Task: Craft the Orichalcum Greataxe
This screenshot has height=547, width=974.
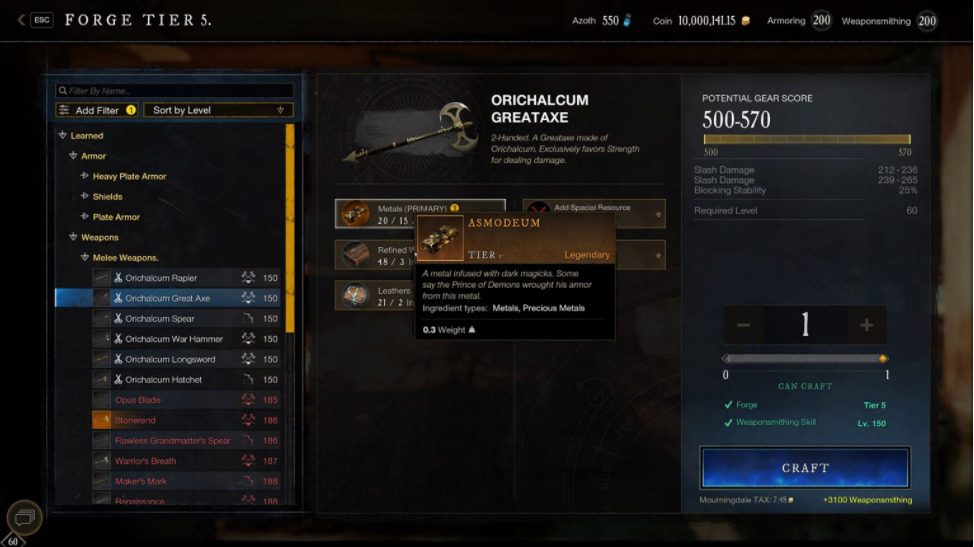Action: pos(805,467)
